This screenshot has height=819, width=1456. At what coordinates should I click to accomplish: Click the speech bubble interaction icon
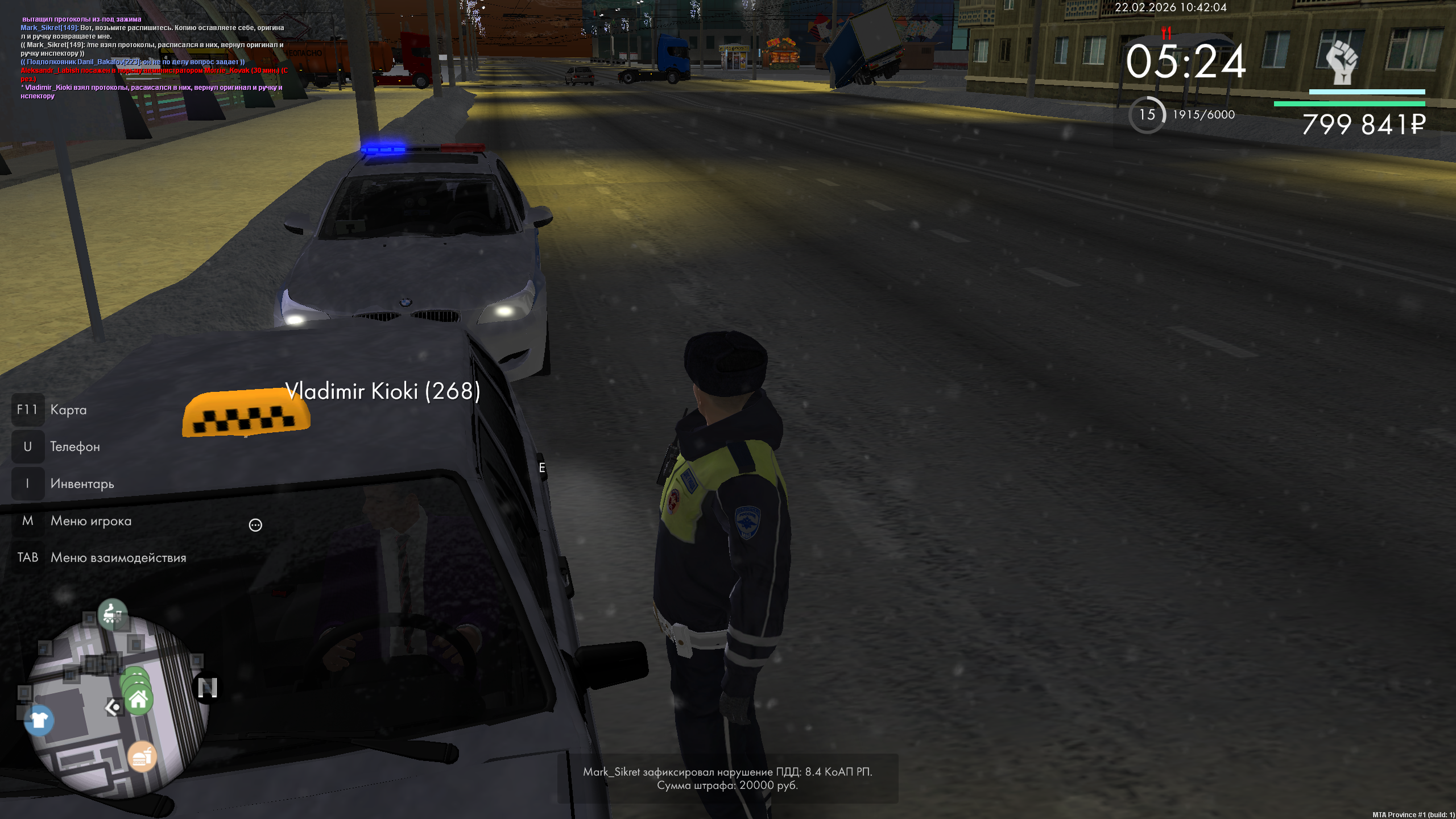(255, 525)
